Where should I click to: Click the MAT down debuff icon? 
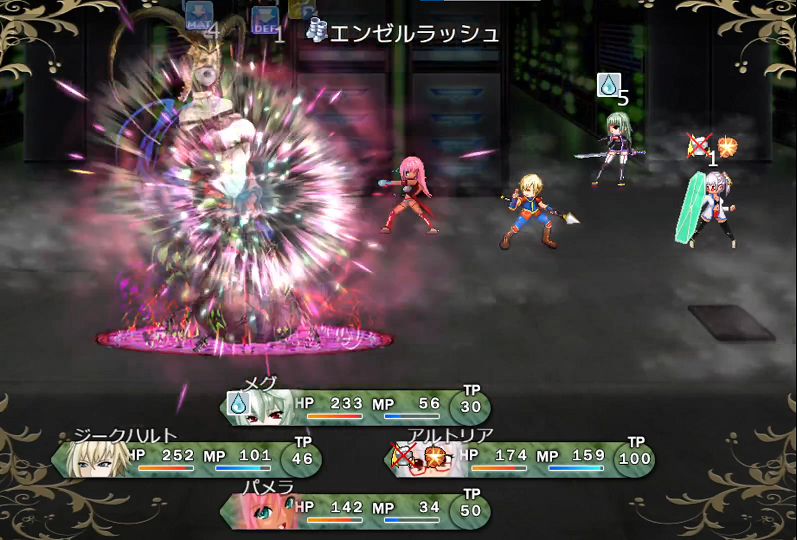[198, 17]
